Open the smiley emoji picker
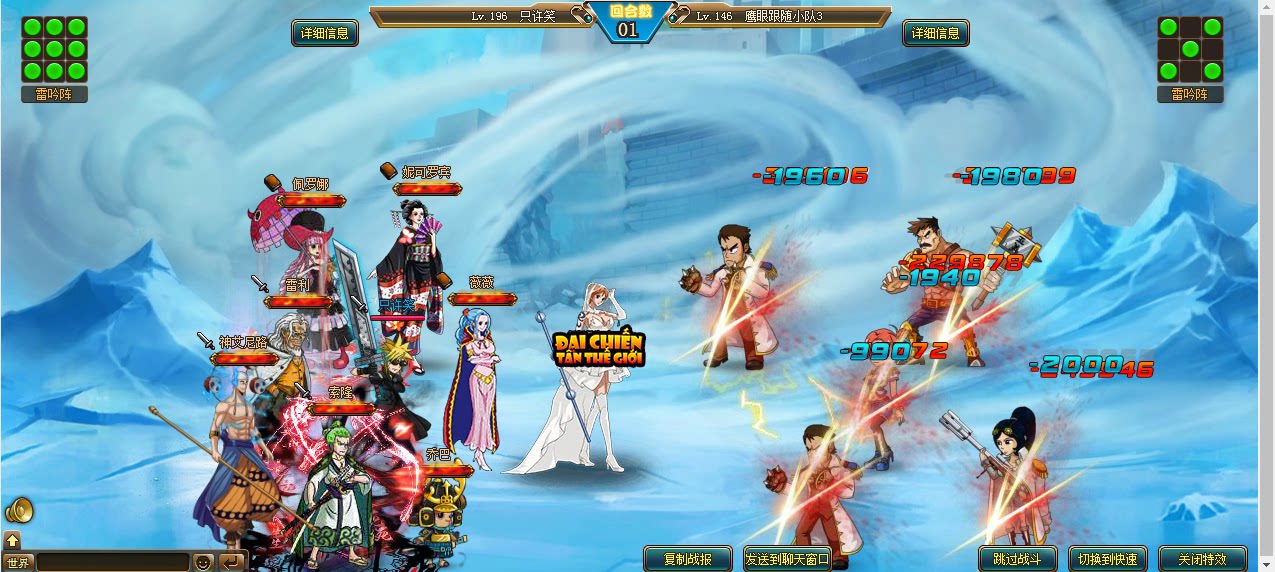1275x572 pixels. tap(203, 562)
